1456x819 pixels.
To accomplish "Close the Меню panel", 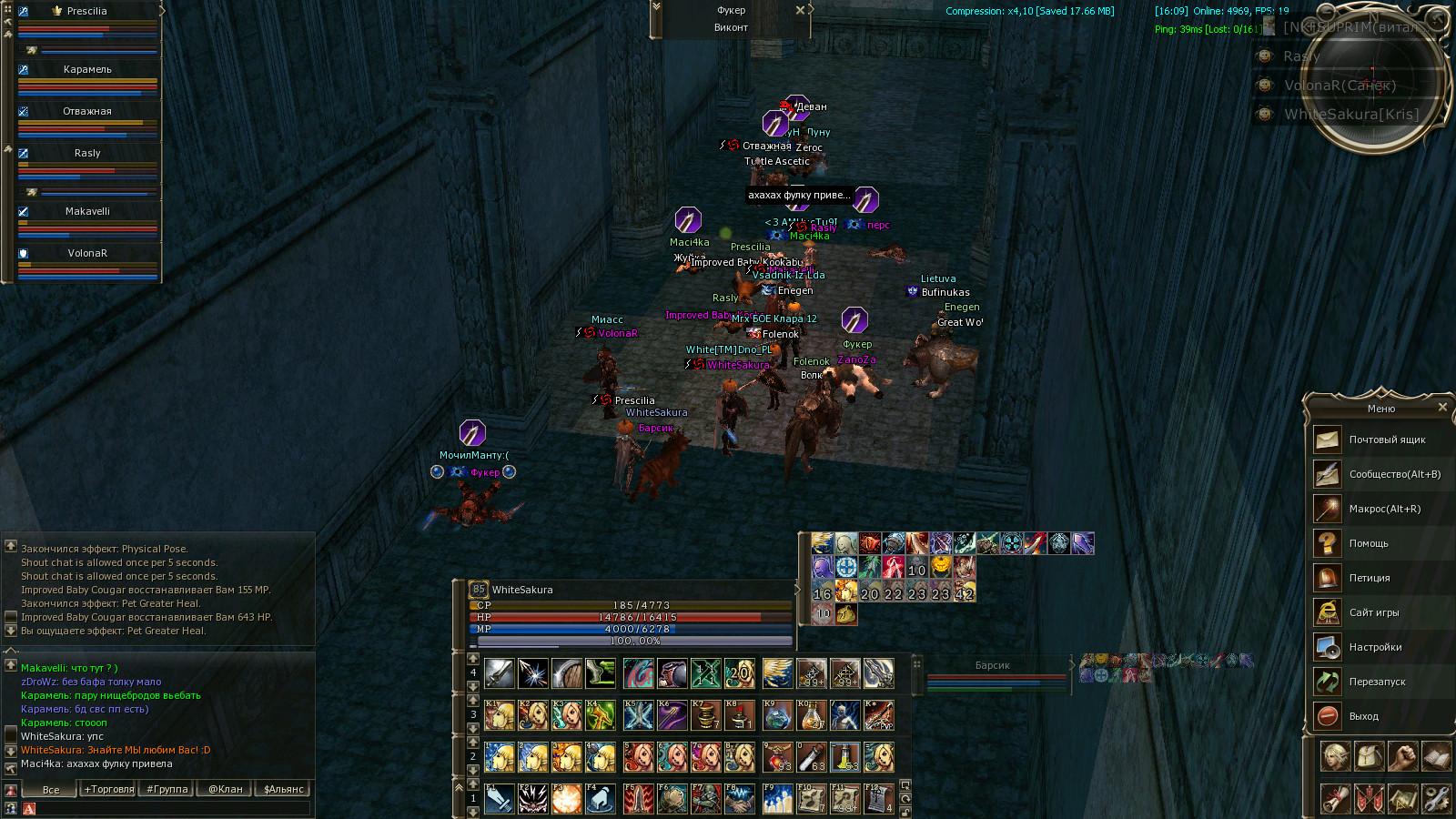I will tap(1442, 408).
